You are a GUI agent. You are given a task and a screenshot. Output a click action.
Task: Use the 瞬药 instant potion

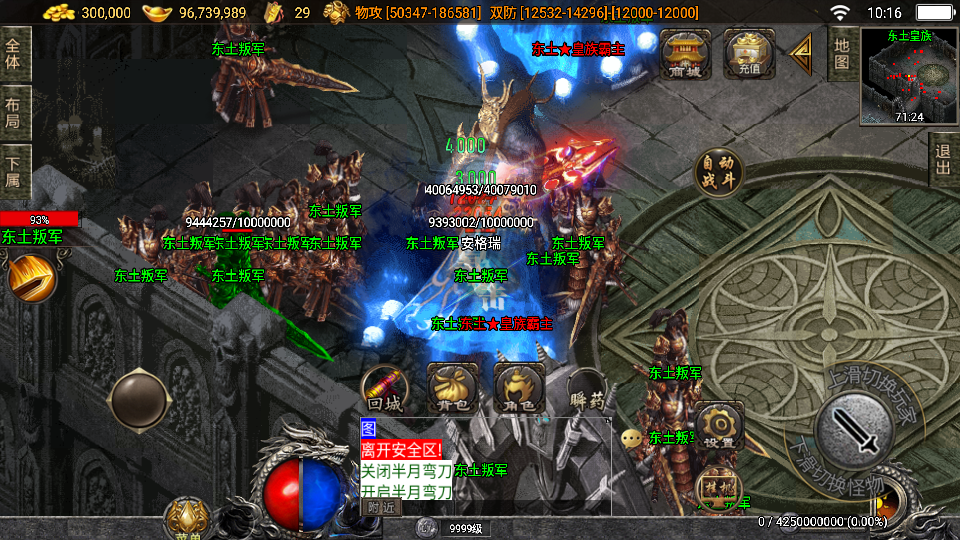coord(588,390)
